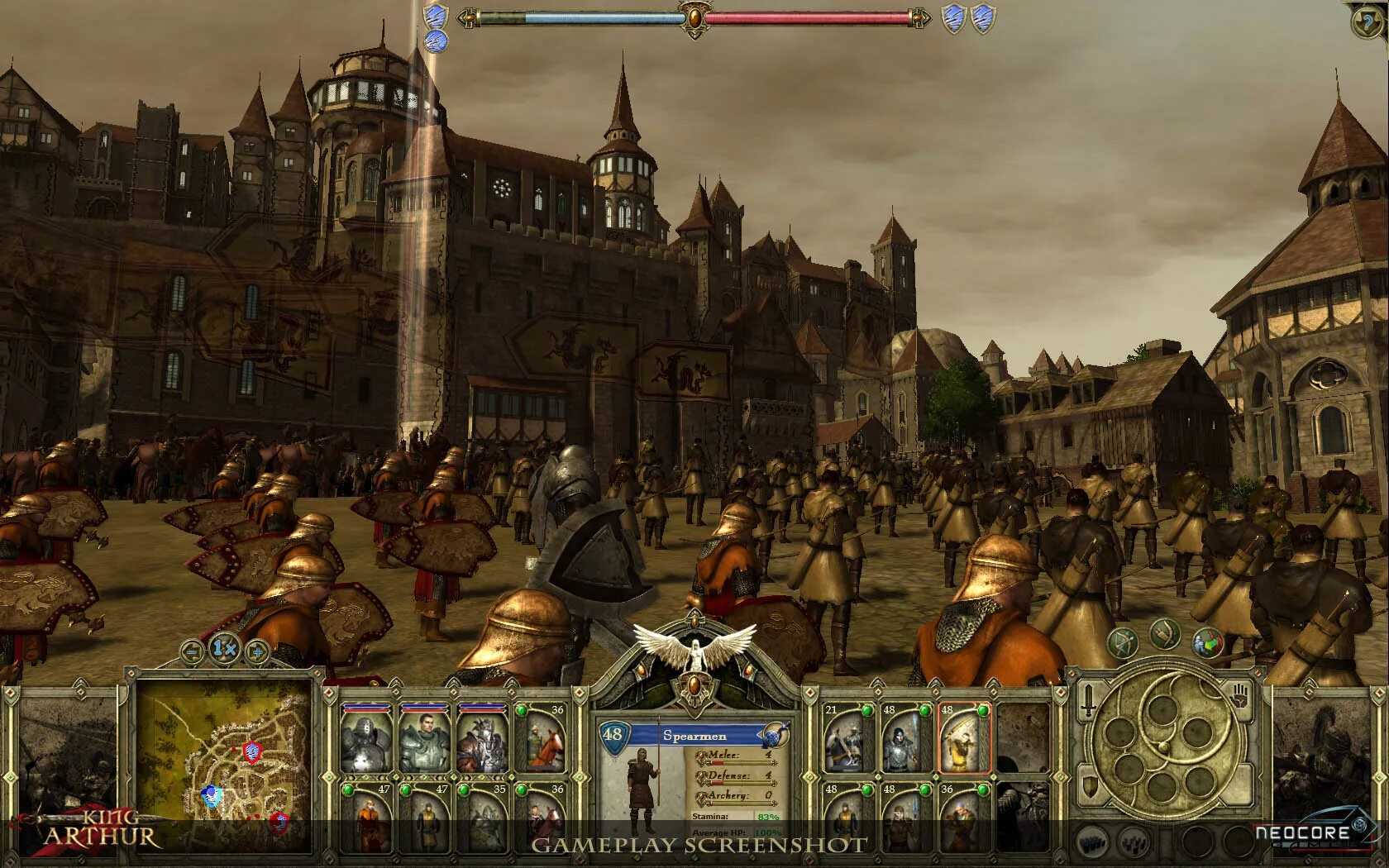
Task: Select the horned-helm mounted hero portrait
Action: coord(483,741)
